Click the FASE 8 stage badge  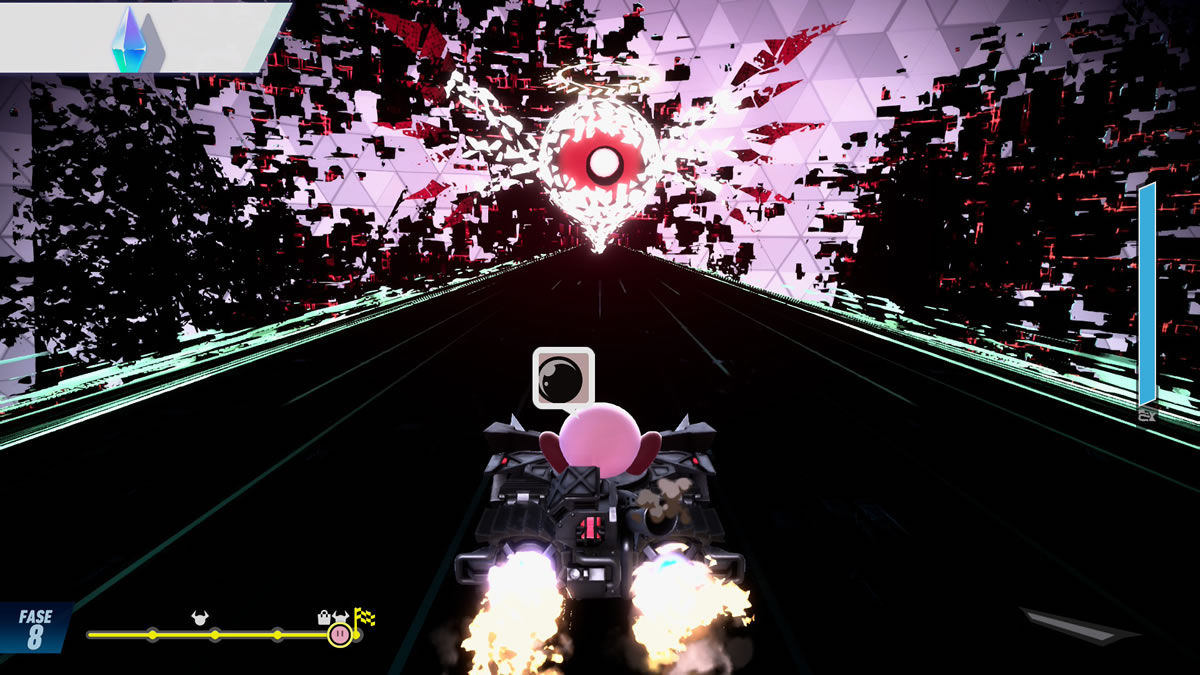[x=35, y=629]
